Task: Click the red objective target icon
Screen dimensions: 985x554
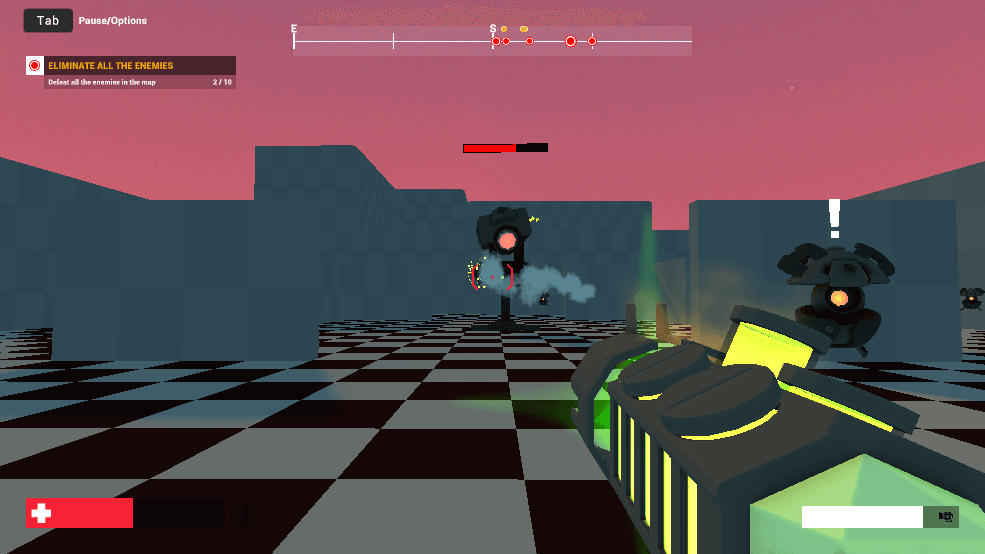Action: click(x=35, y=66)
